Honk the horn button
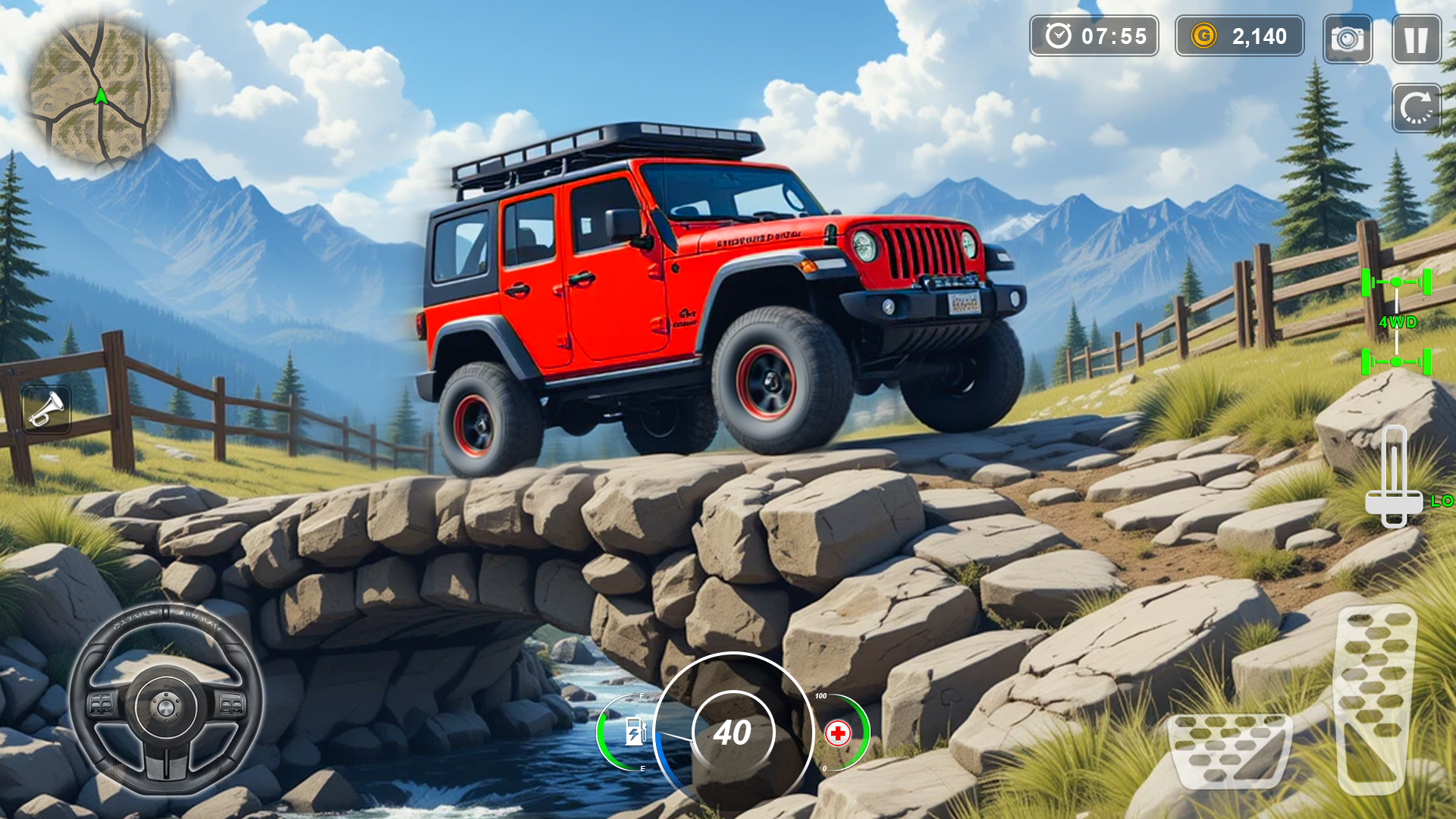The image size is (1456, 819). click(x=46, y=409)
